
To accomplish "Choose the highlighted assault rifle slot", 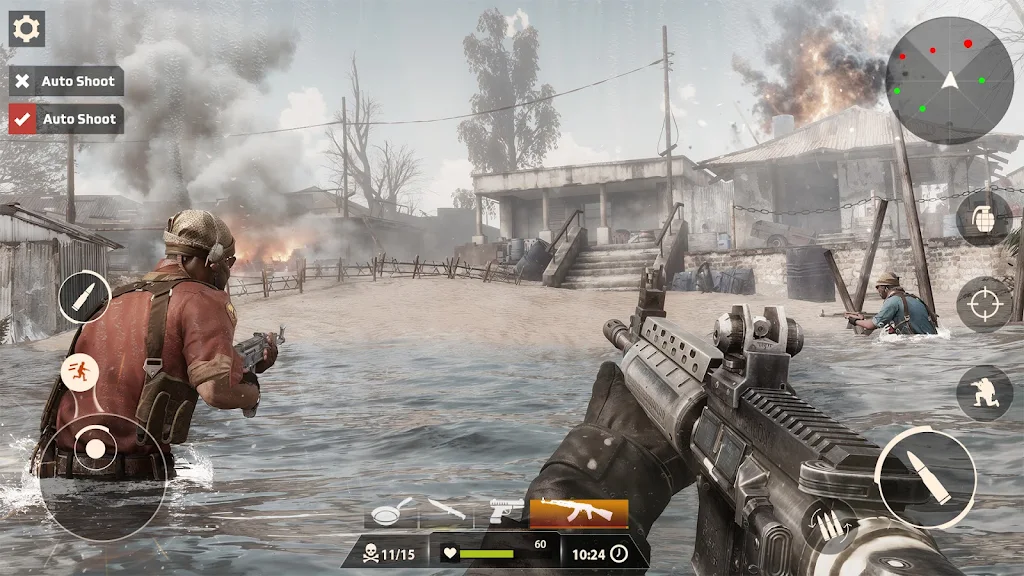I will click(578, 513).
